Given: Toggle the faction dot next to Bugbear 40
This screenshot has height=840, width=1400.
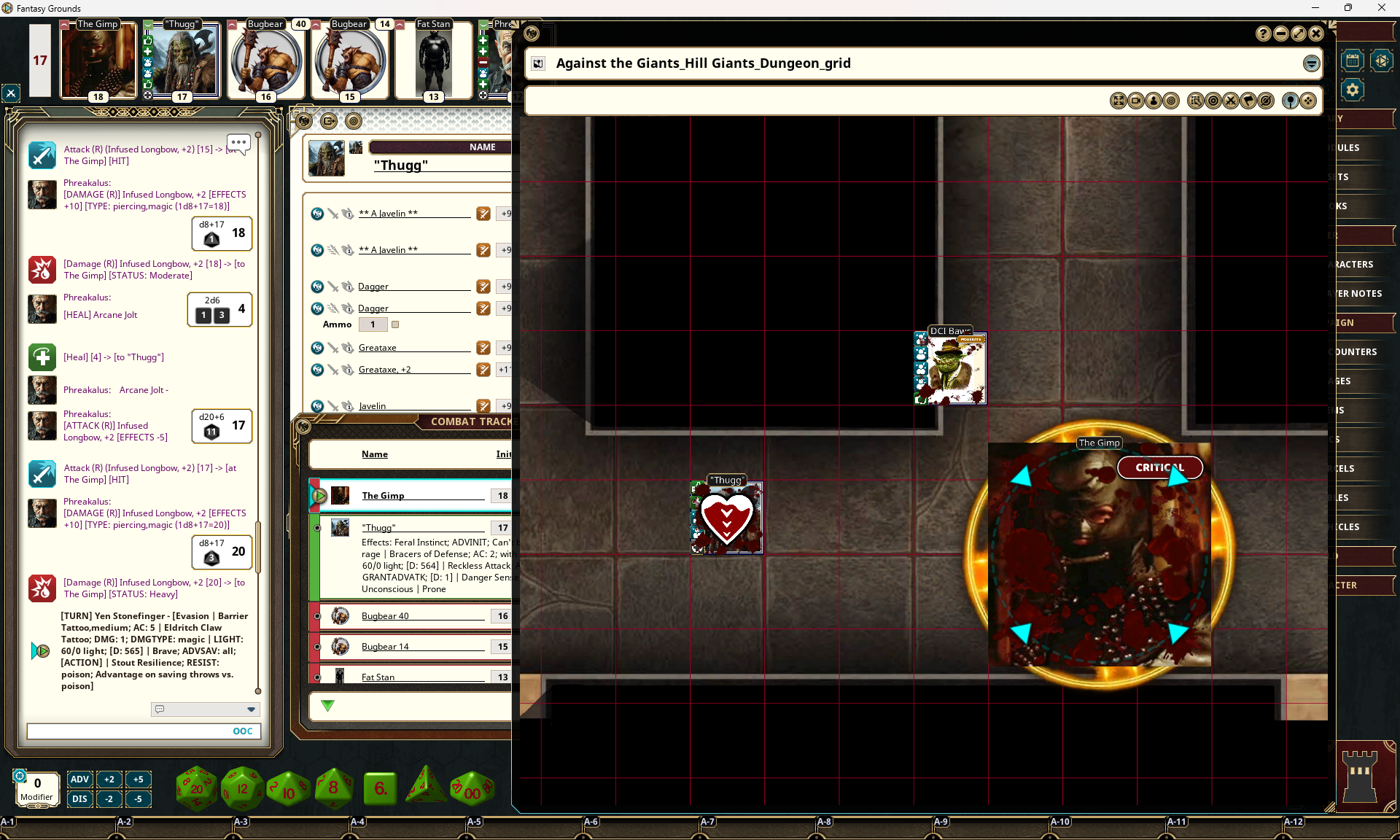Looking at the screenshot, I should pyautogui.click(x=316, y=618).
